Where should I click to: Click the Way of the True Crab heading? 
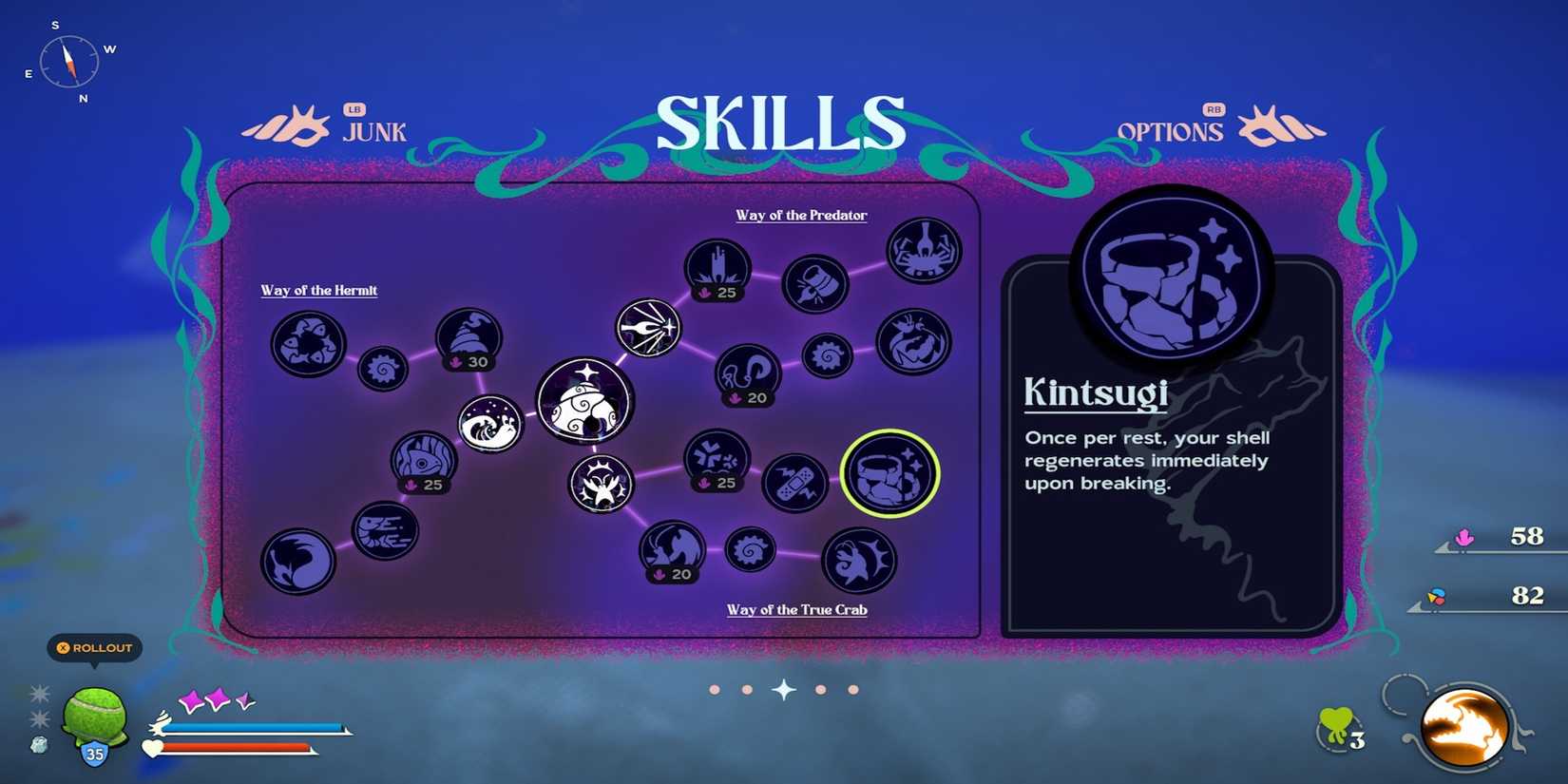click(x=797, y=609)
